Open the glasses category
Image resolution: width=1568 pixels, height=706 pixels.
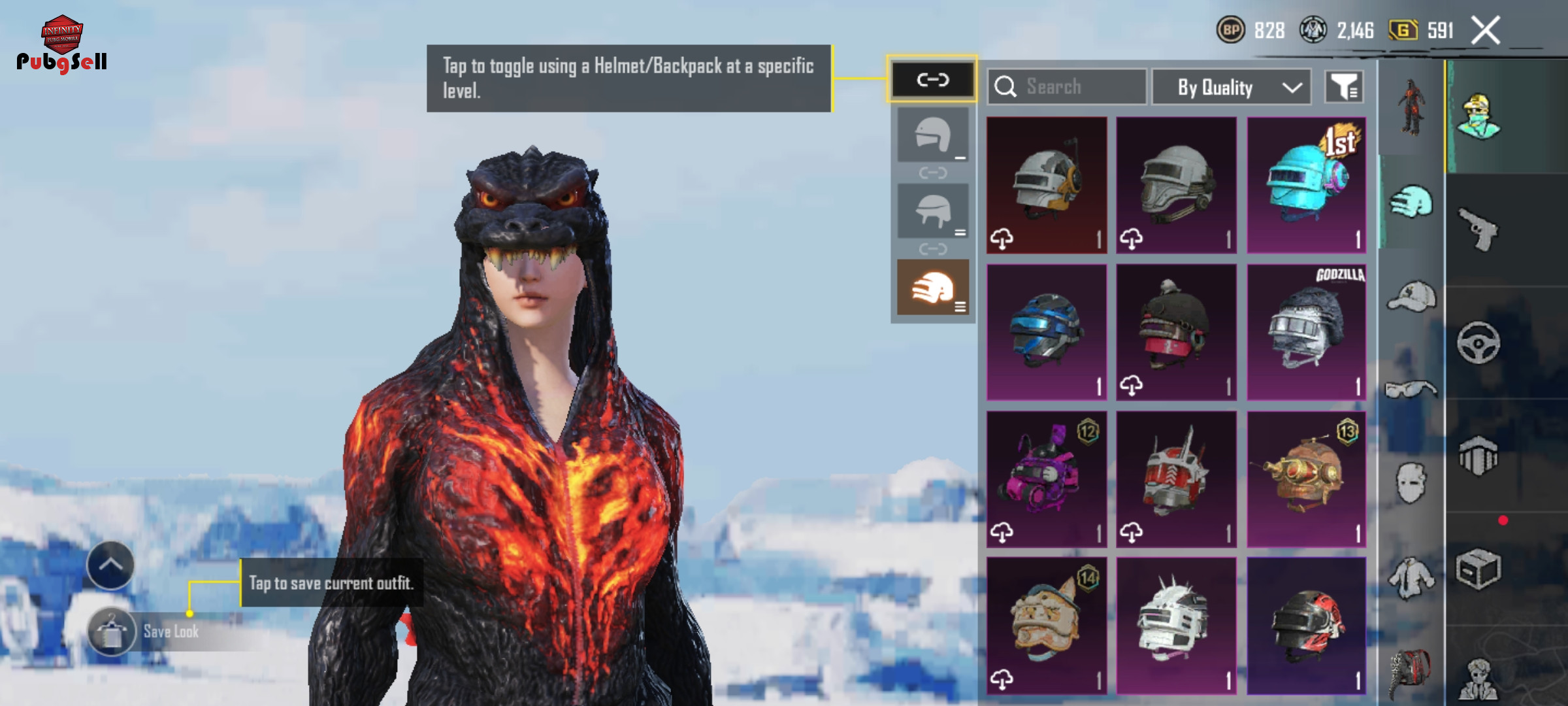pos(1412,390)
